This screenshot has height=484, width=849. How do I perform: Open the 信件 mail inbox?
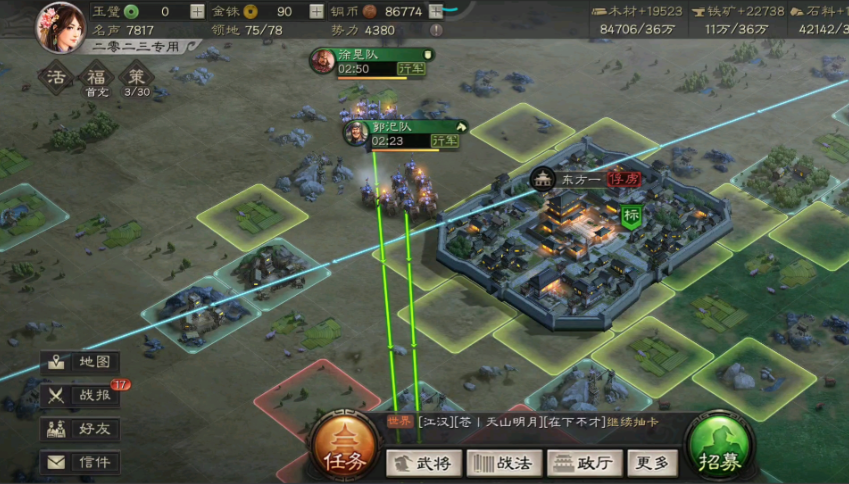(x=81, y=462)
